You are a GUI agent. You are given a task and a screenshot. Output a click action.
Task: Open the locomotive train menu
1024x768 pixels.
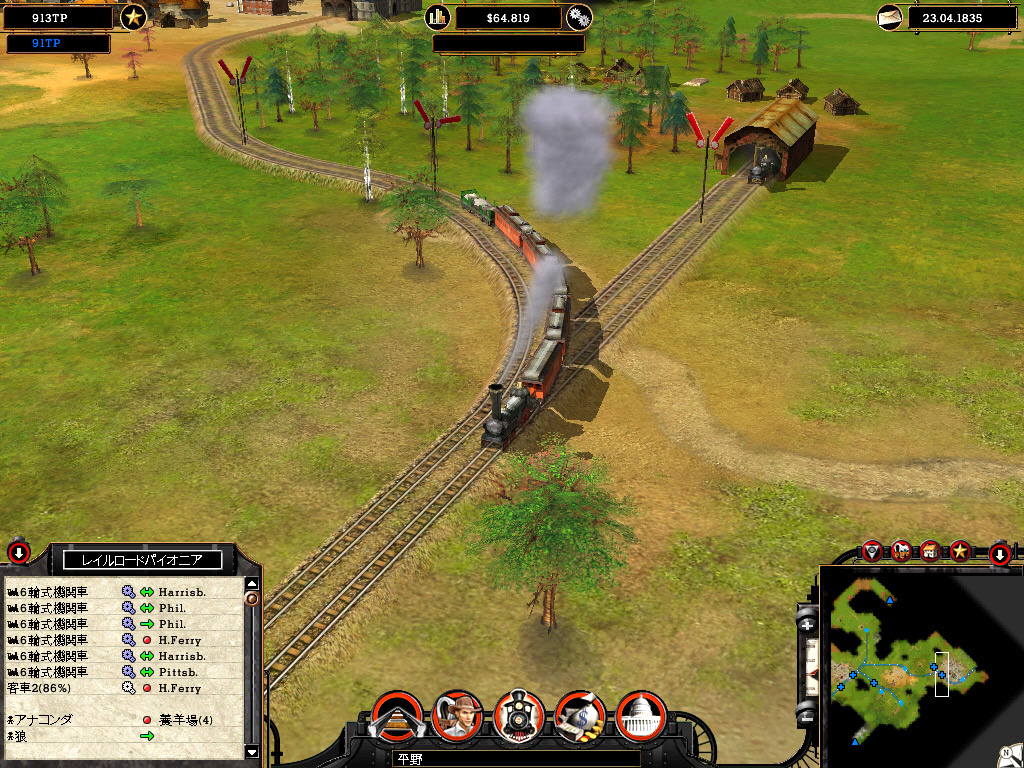point(519,716)
